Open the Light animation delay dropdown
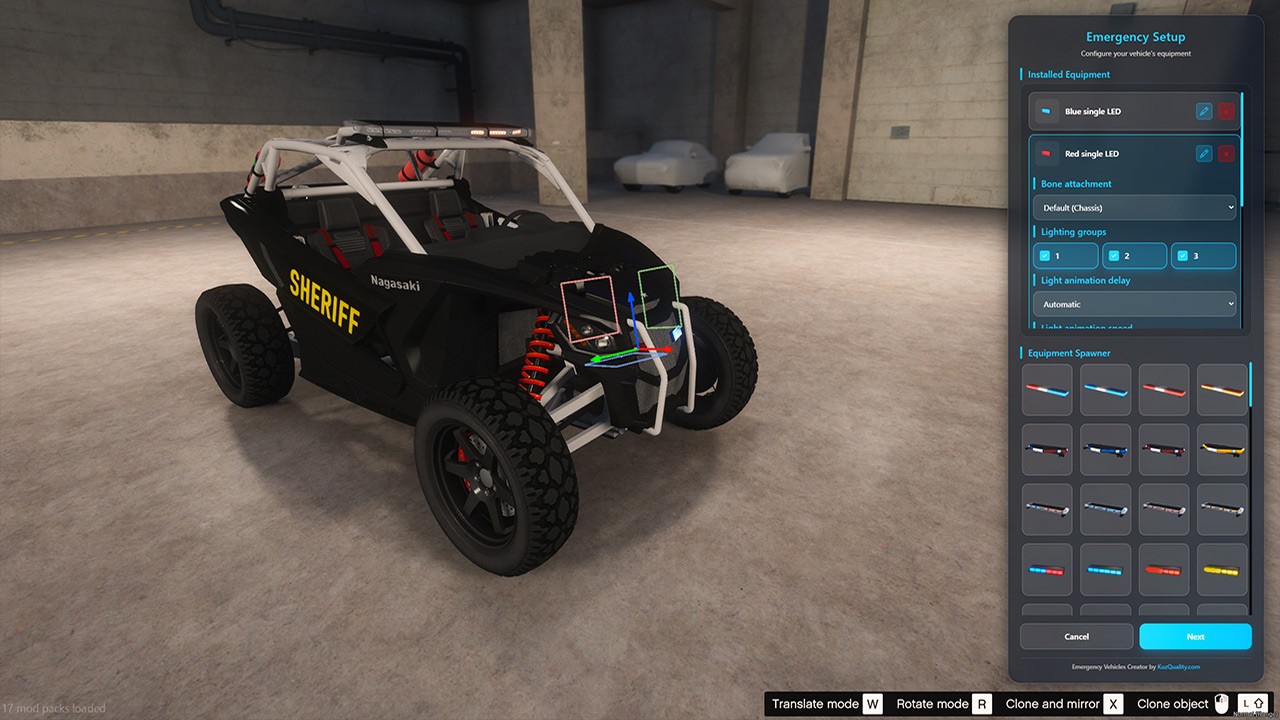 (1134, 304)
